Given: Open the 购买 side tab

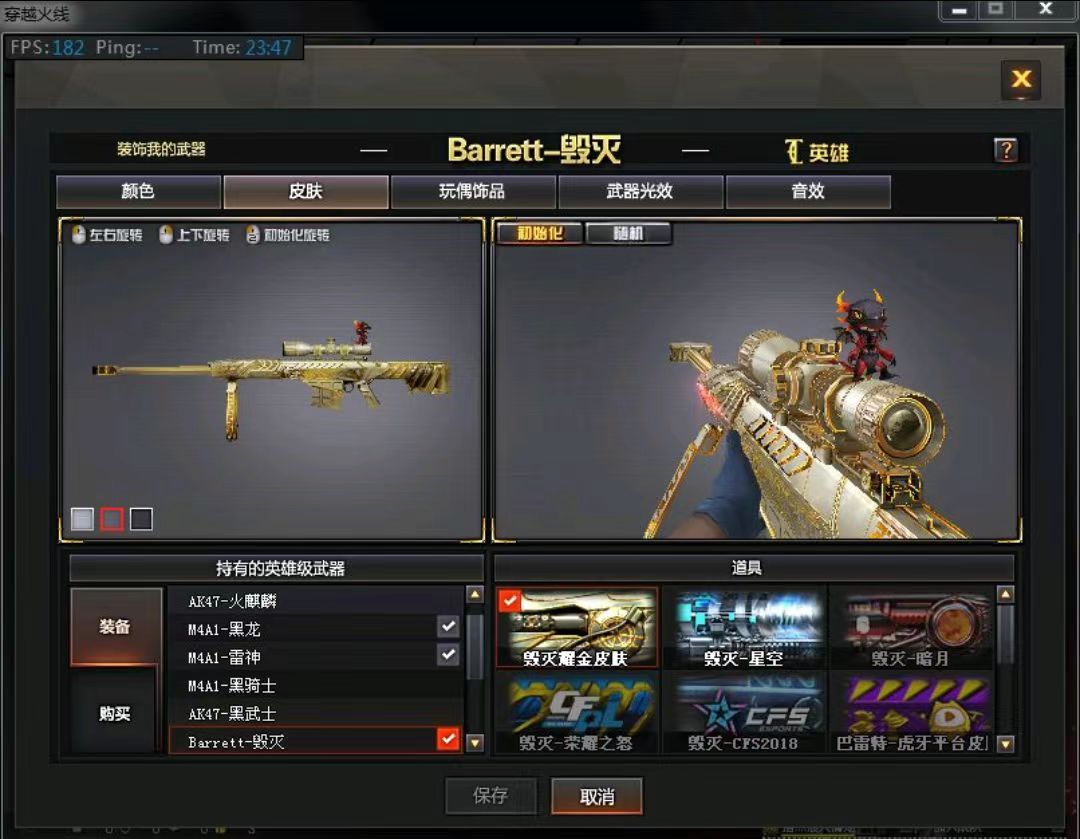Looking at the screenshot, I should [x=115, y=714].
